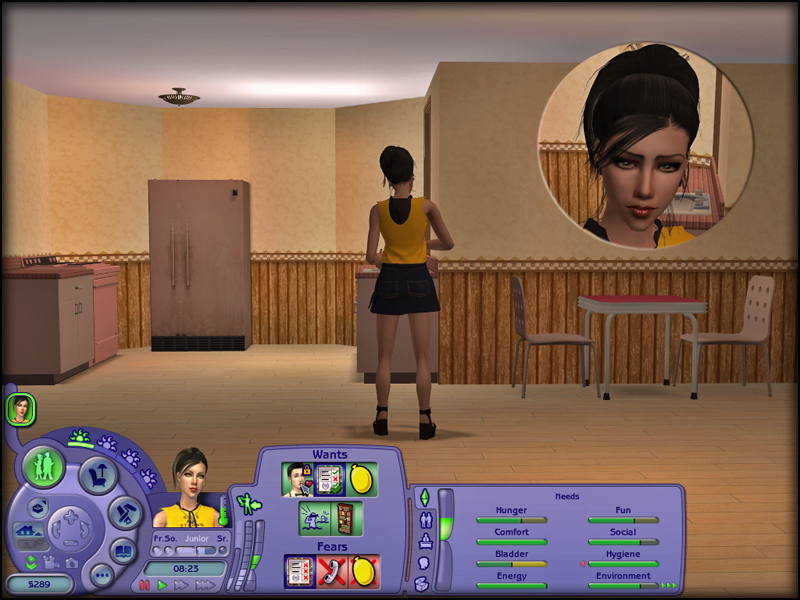800x600 pixels.
Task: Open the options menu with three dots
Action: [x=100, y=575]
